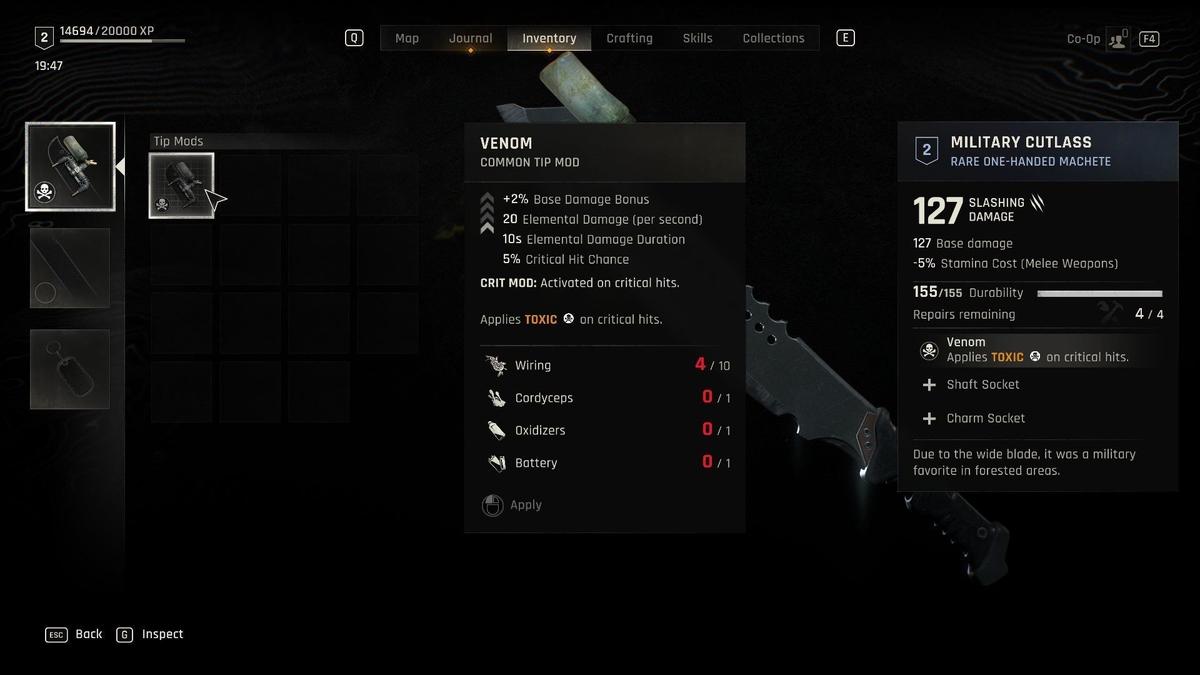Apply the Venom mod
This screenshot has width=1200, height=675.
tap(513, 505)
